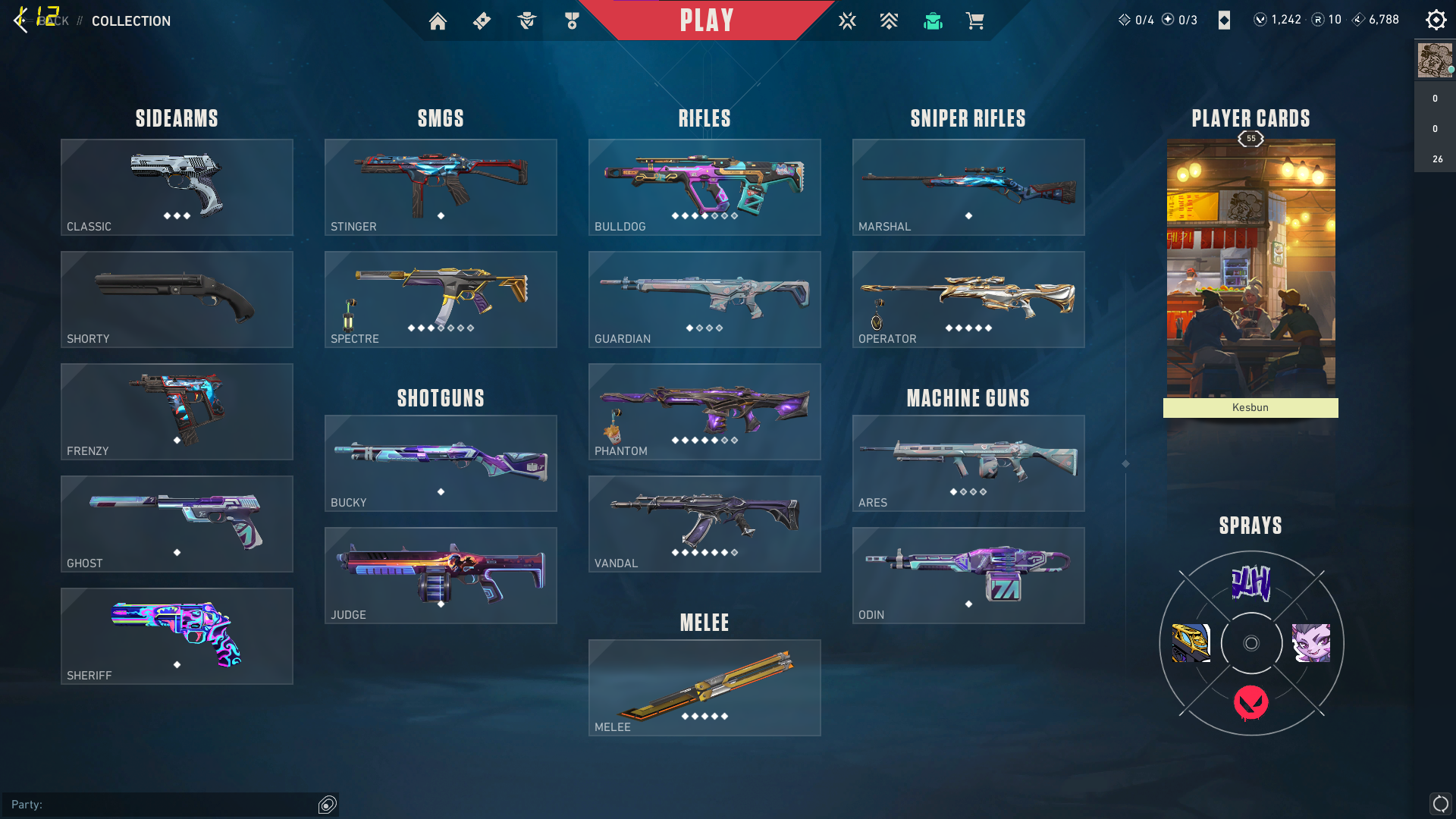The width and height of the screenshot is (1456, 819).
Task: Click the Valorant Points currency icon
Action: point(1261,20)
